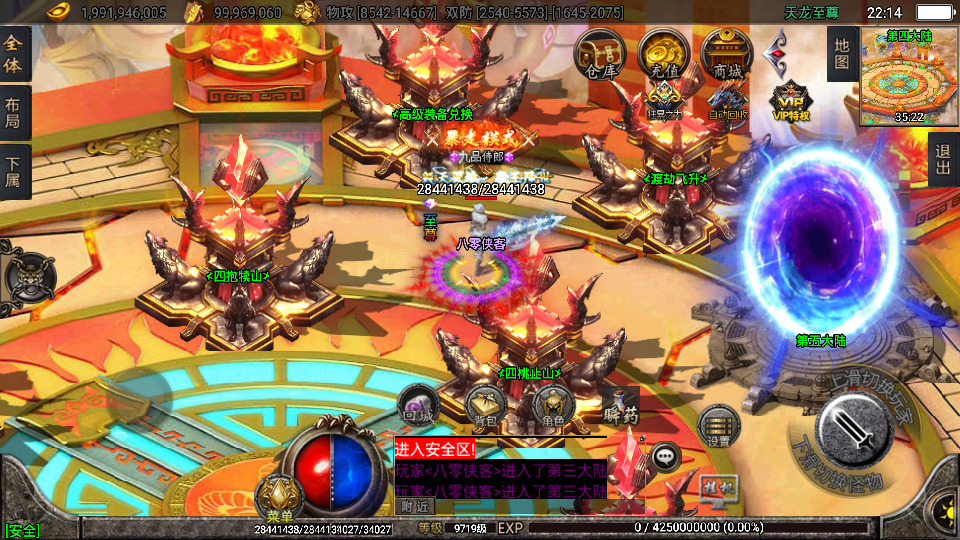
Task: Select the 下属 tab
Action: click(14, 172)
